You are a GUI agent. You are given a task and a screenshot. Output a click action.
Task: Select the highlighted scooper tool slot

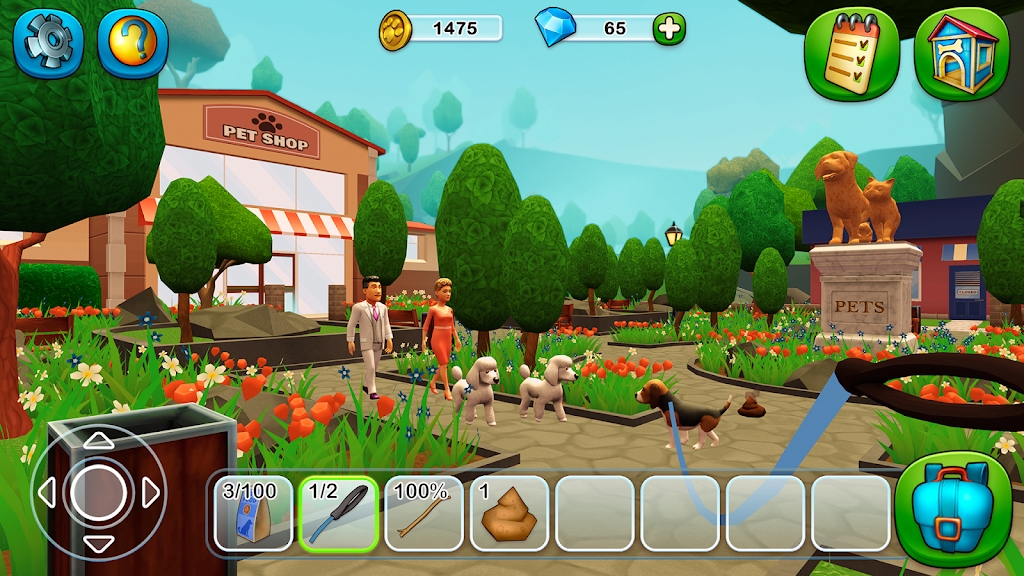pos(339,513)
